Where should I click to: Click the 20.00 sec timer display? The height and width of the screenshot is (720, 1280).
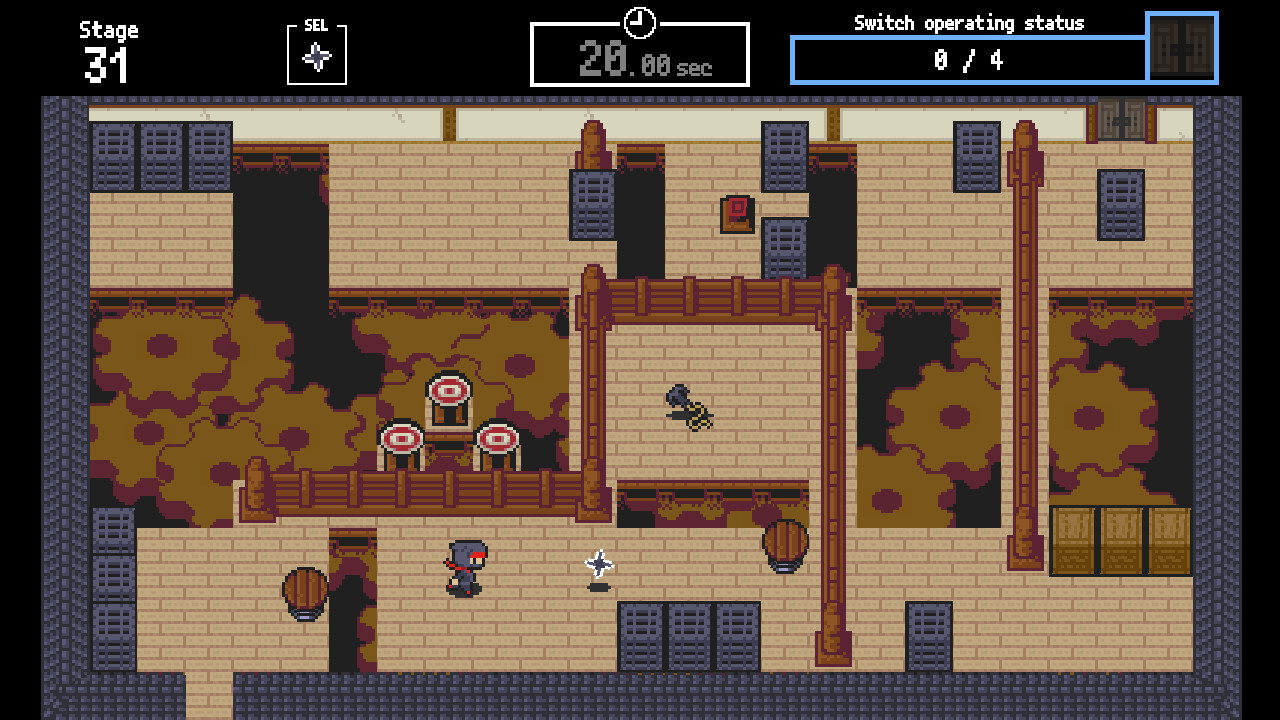click(640, 57)
